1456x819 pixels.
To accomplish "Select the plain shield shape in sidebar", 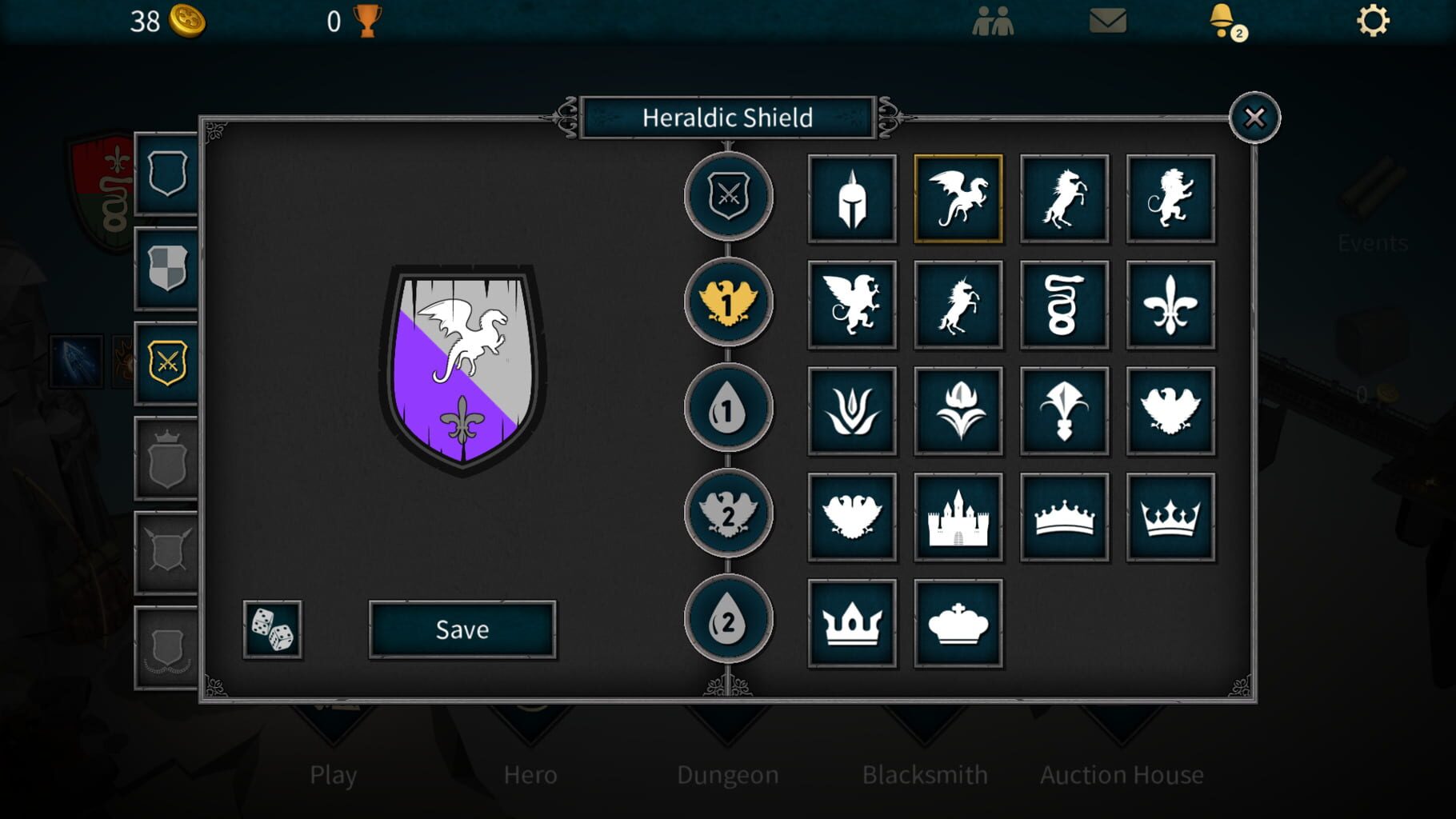I will point(166,176).
